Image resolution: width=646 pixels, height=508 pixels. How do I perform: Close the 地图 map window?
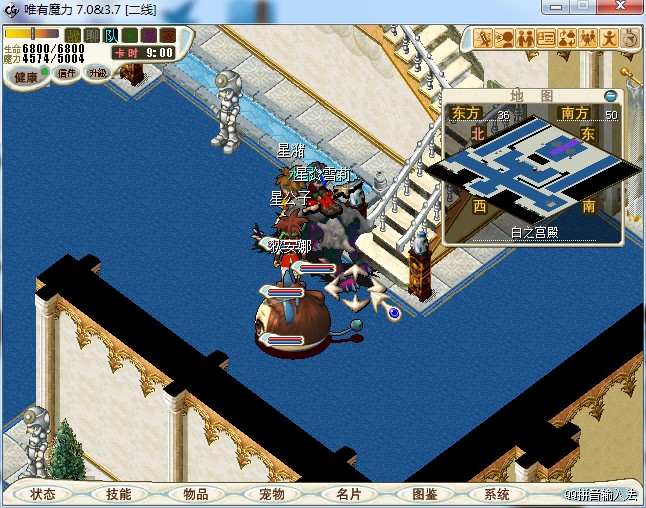coord(611,95)
